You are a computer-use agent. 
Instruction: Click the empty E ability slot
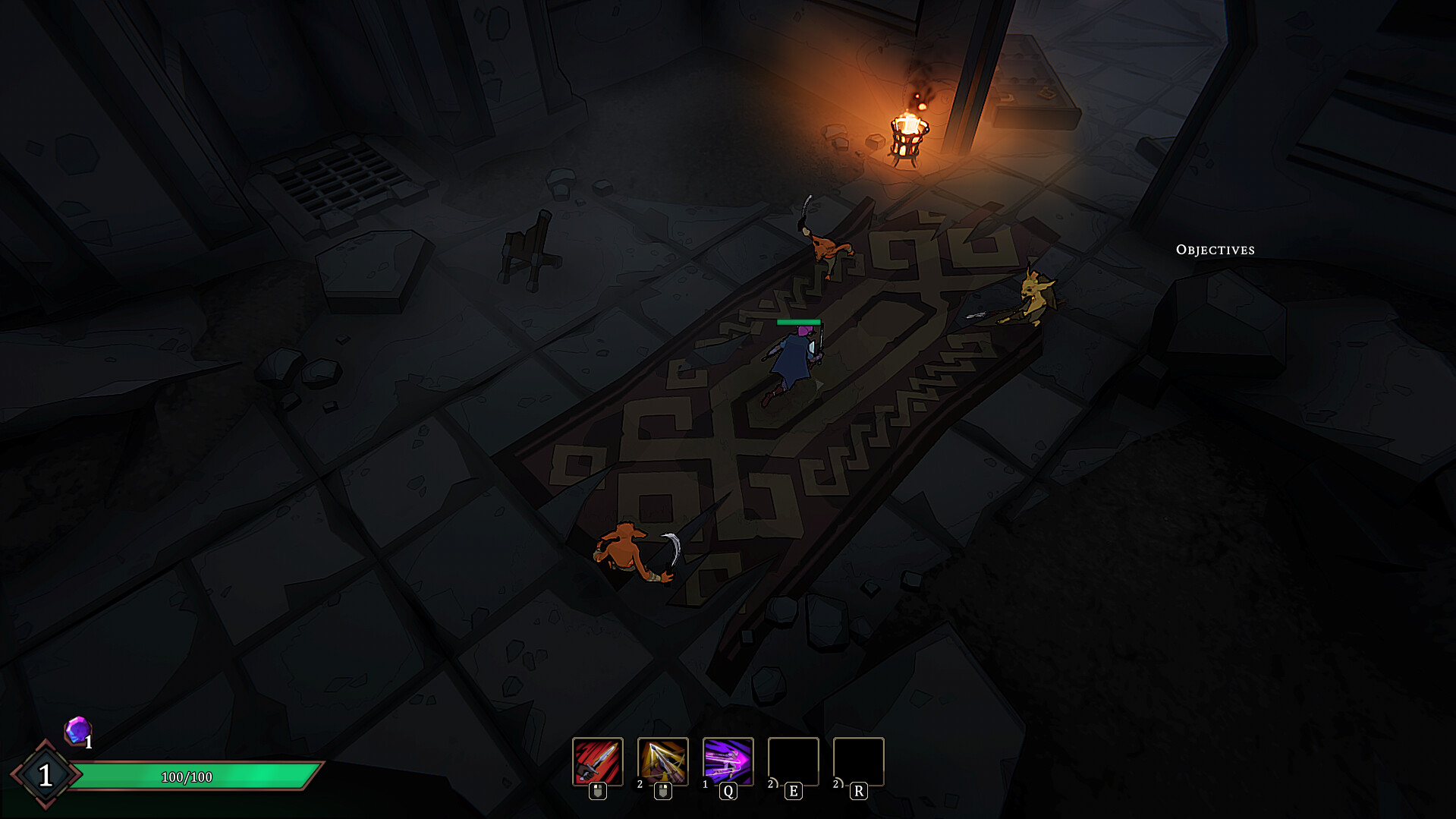pos(792,763)
